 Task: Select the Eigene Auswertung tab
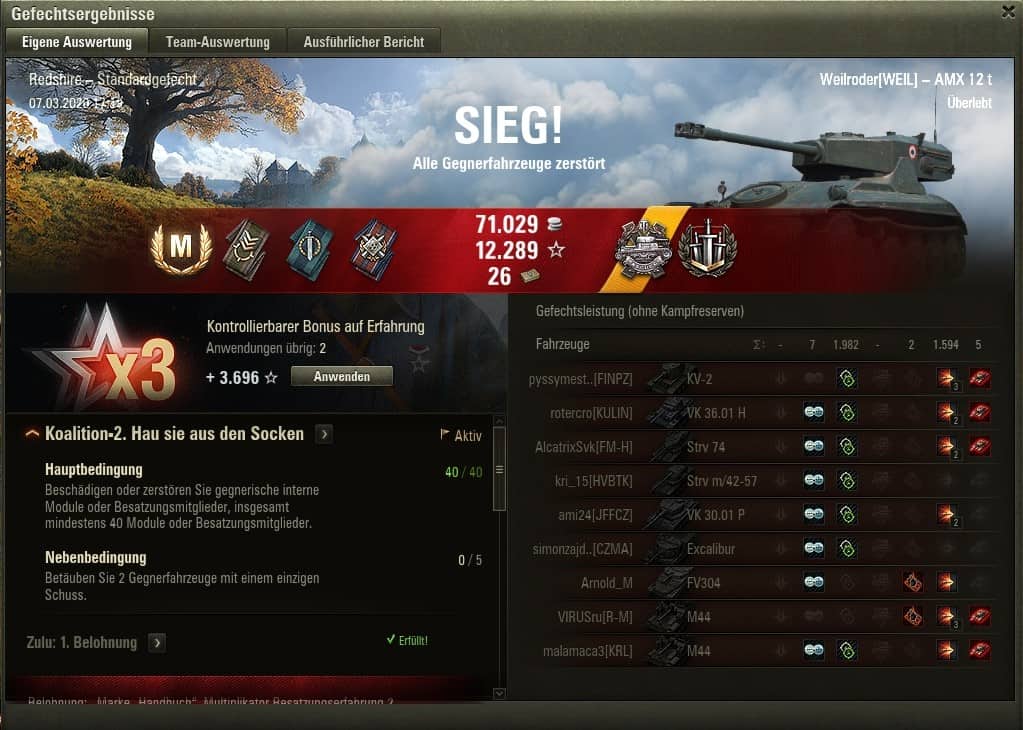76,42
